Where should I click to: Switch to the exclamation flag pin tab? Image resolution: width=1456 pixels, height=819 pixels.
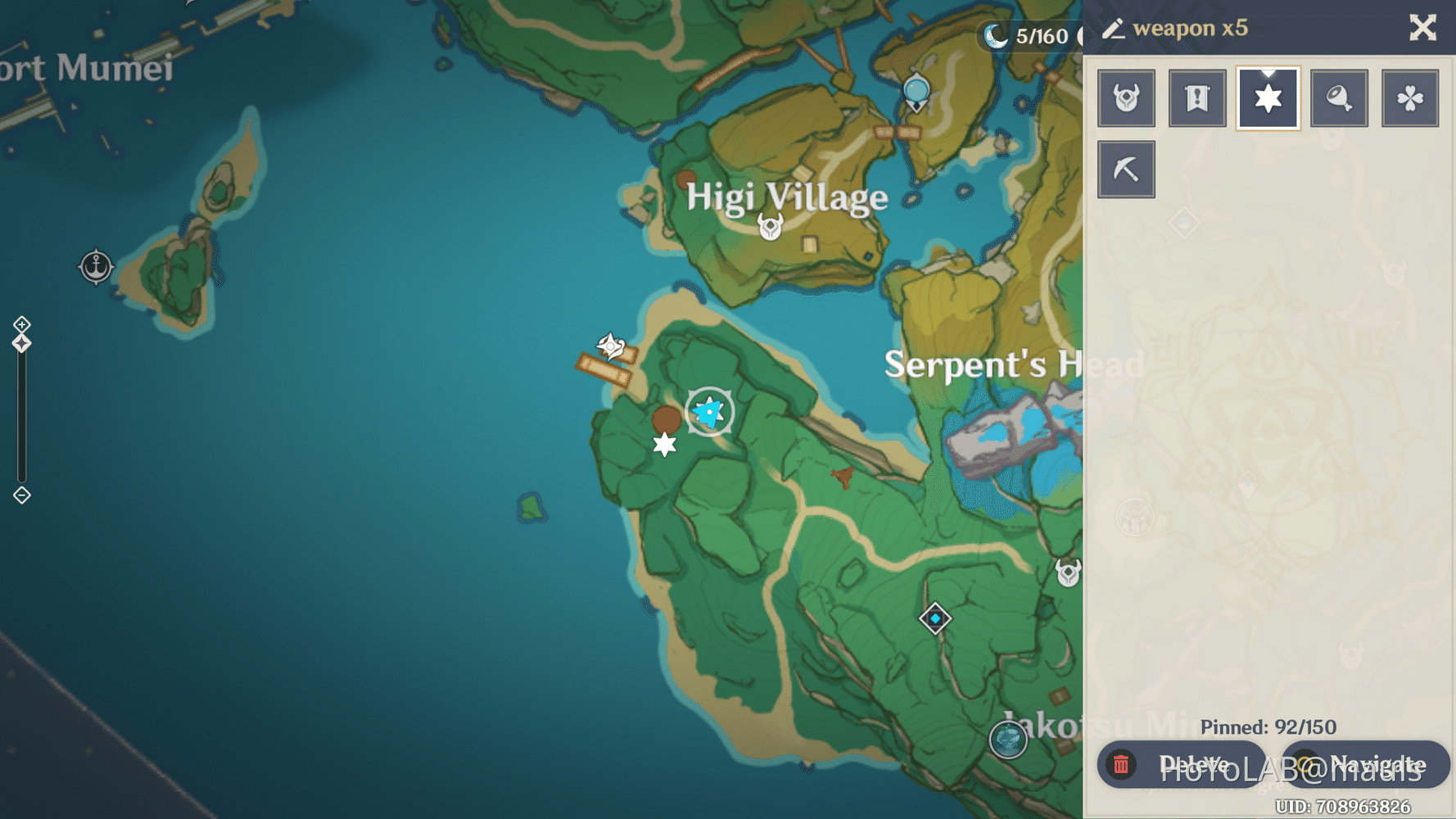pos(1197,98)
